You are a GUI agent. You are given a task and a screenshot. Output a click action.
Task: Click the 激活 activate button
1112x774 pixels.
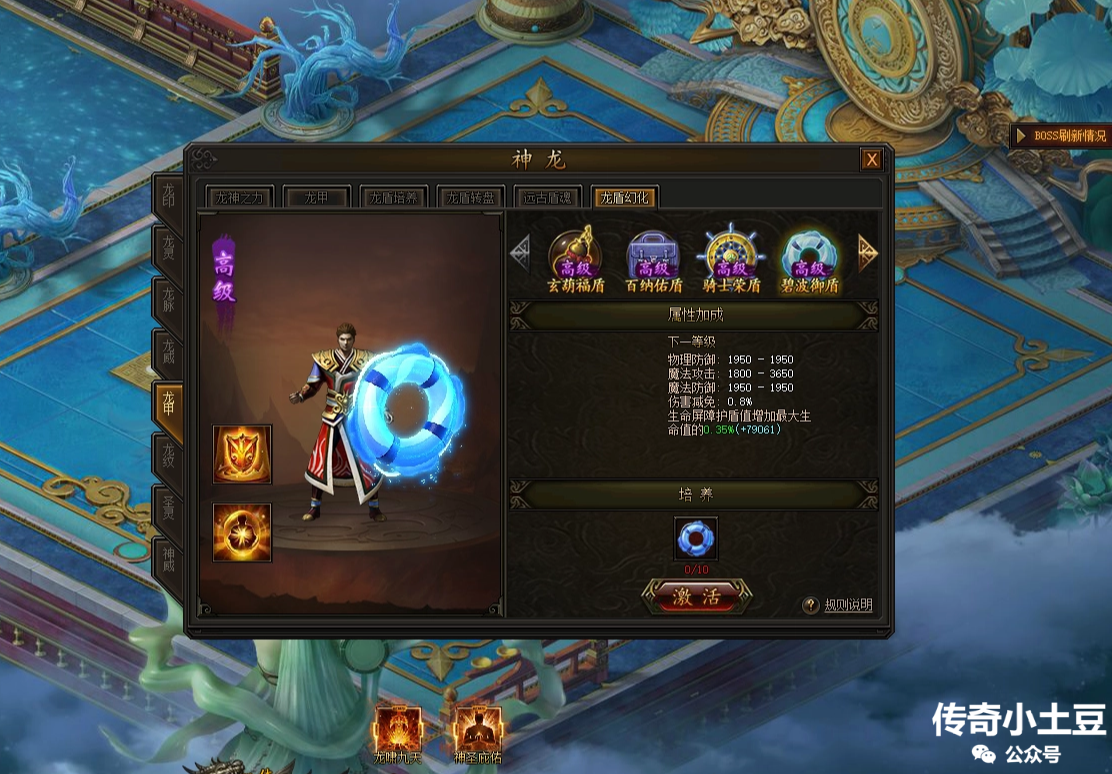click(x=696, y=598)
